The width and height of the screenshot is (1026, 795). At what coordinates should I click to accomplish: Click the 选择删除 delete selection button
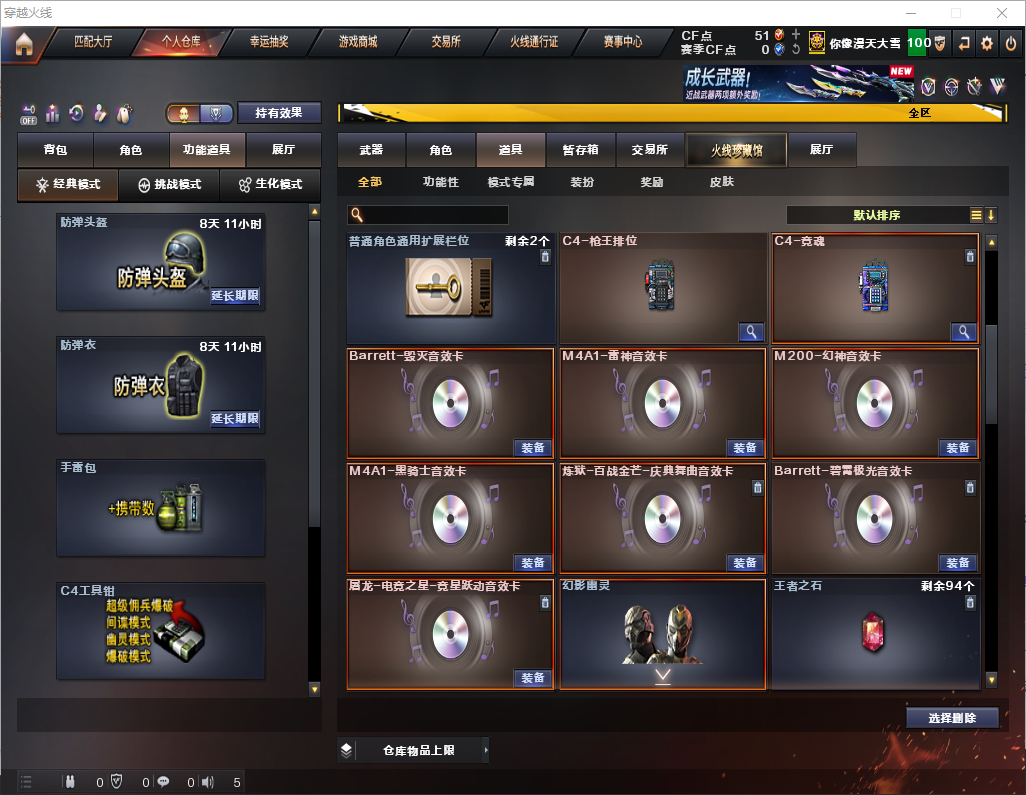(952, 718)
